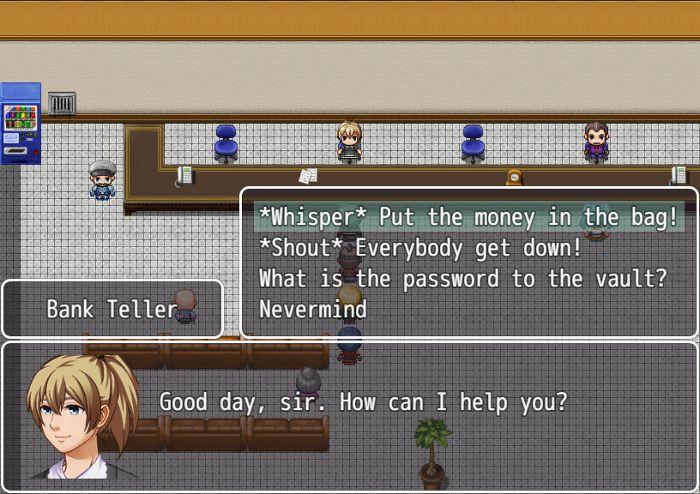Select the shout "Everybody get down!" option

click(x=420, y=248)
